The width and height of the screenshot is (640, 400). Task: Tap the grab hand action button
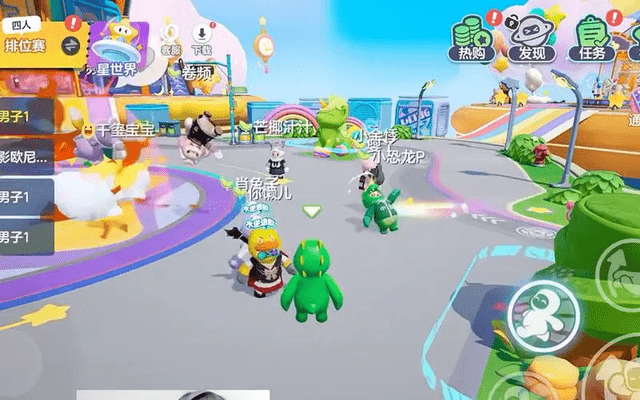coord(621,374)
